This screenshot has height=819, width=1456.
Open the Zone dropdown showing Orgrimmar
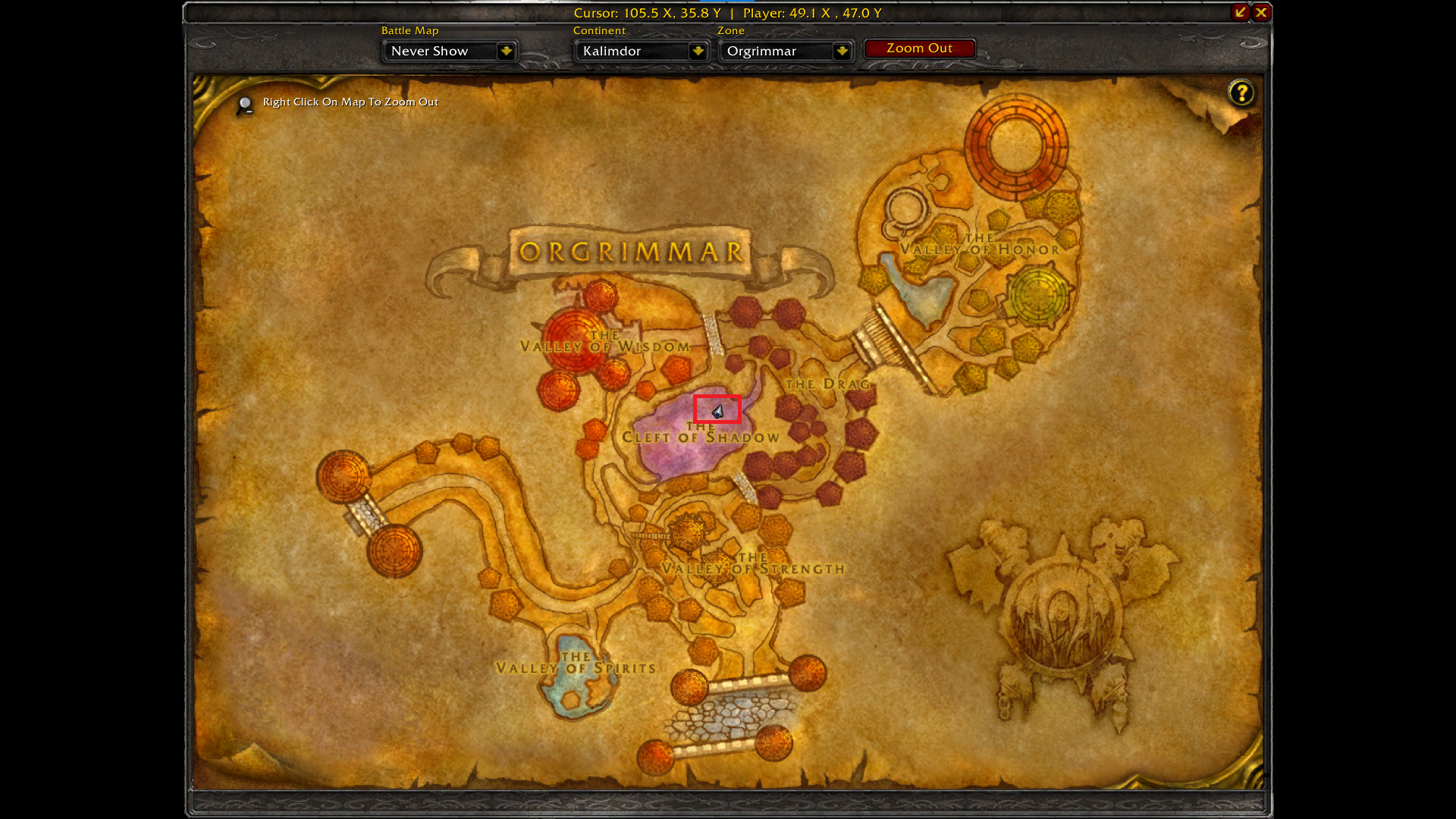coord(841,52)
